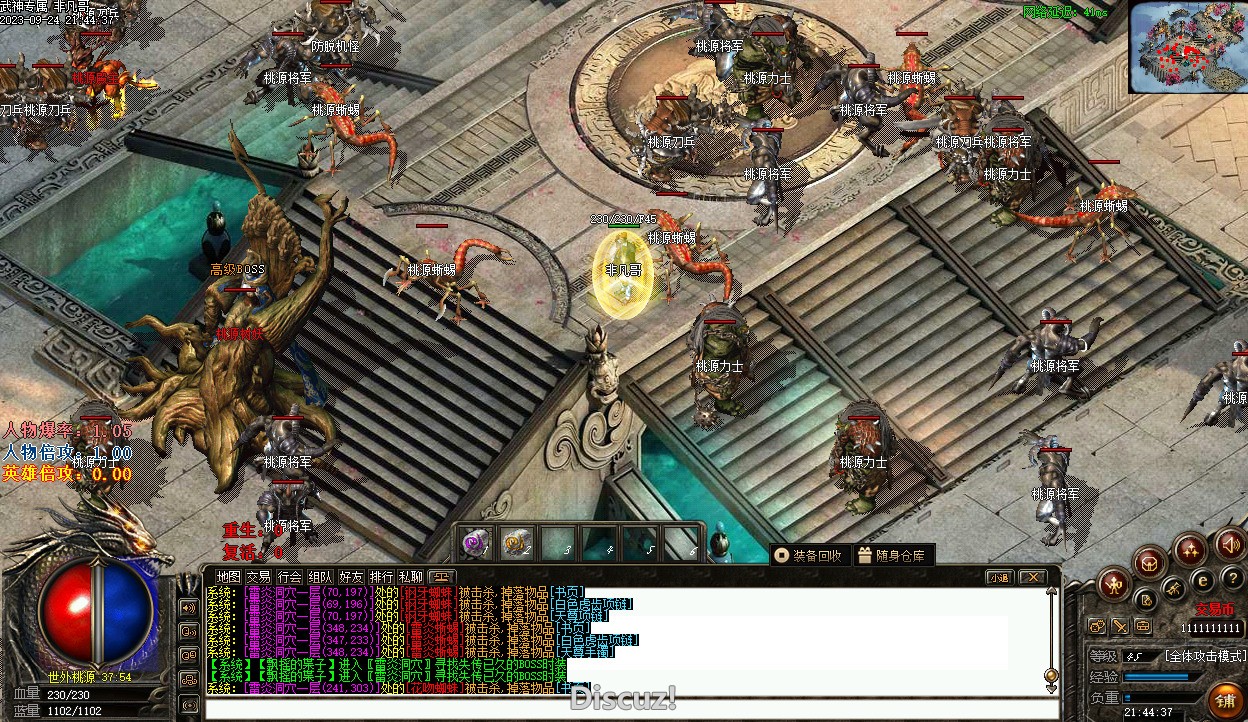The width and height of the screenshot is (1248, 722).
Task: Switch to 私聊 (Private chat) tab
Action: click(411, 577)
